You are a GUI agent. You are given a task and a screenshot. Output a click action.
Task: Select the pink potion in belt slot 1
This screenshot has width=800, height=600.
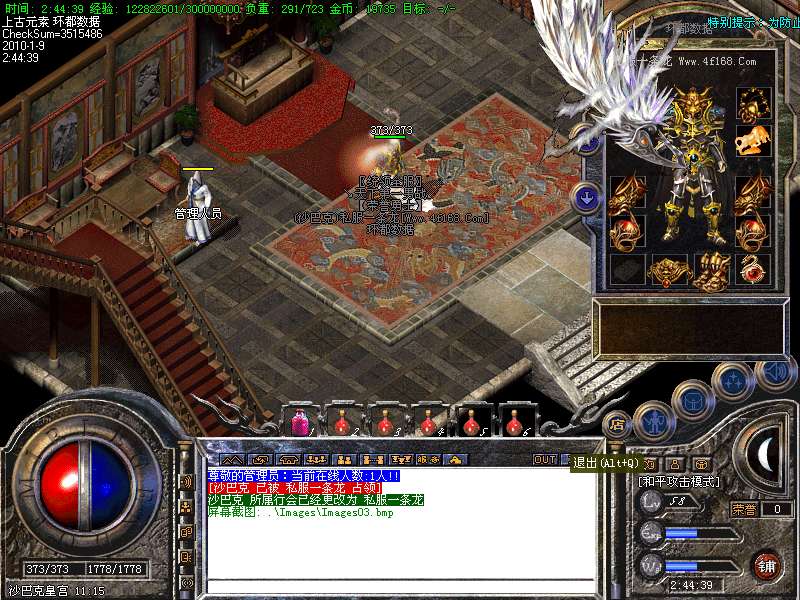pos(300,422)
